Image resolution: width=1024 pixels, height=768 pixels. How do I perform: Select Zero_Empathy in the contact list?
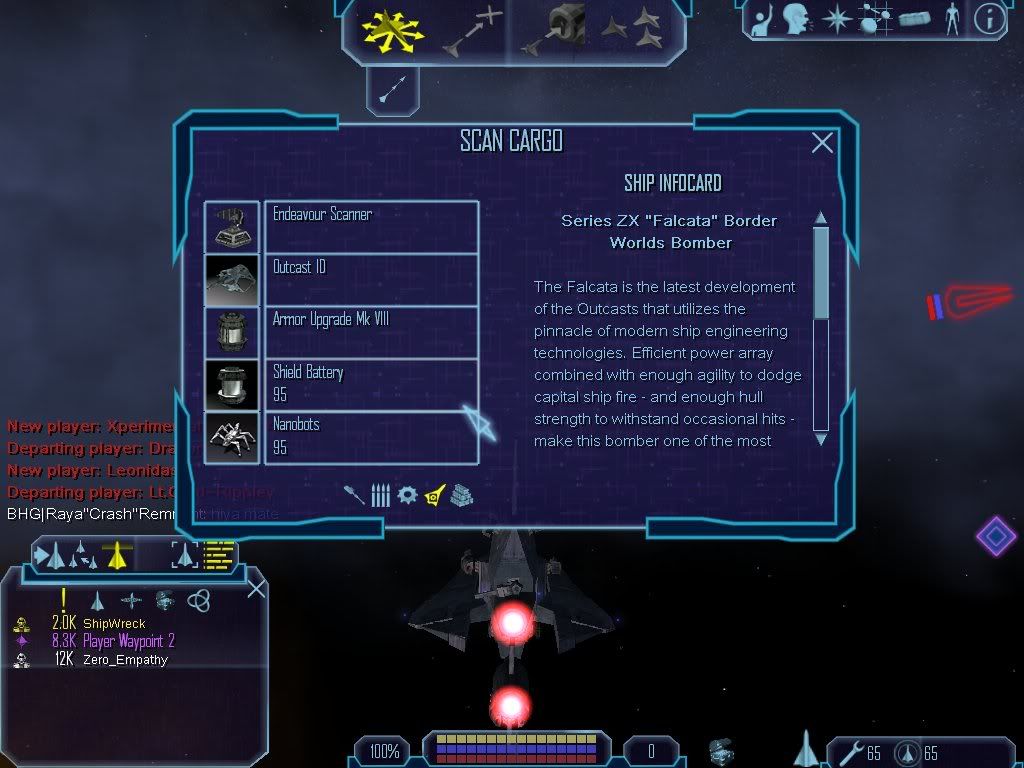coord(125,660)
